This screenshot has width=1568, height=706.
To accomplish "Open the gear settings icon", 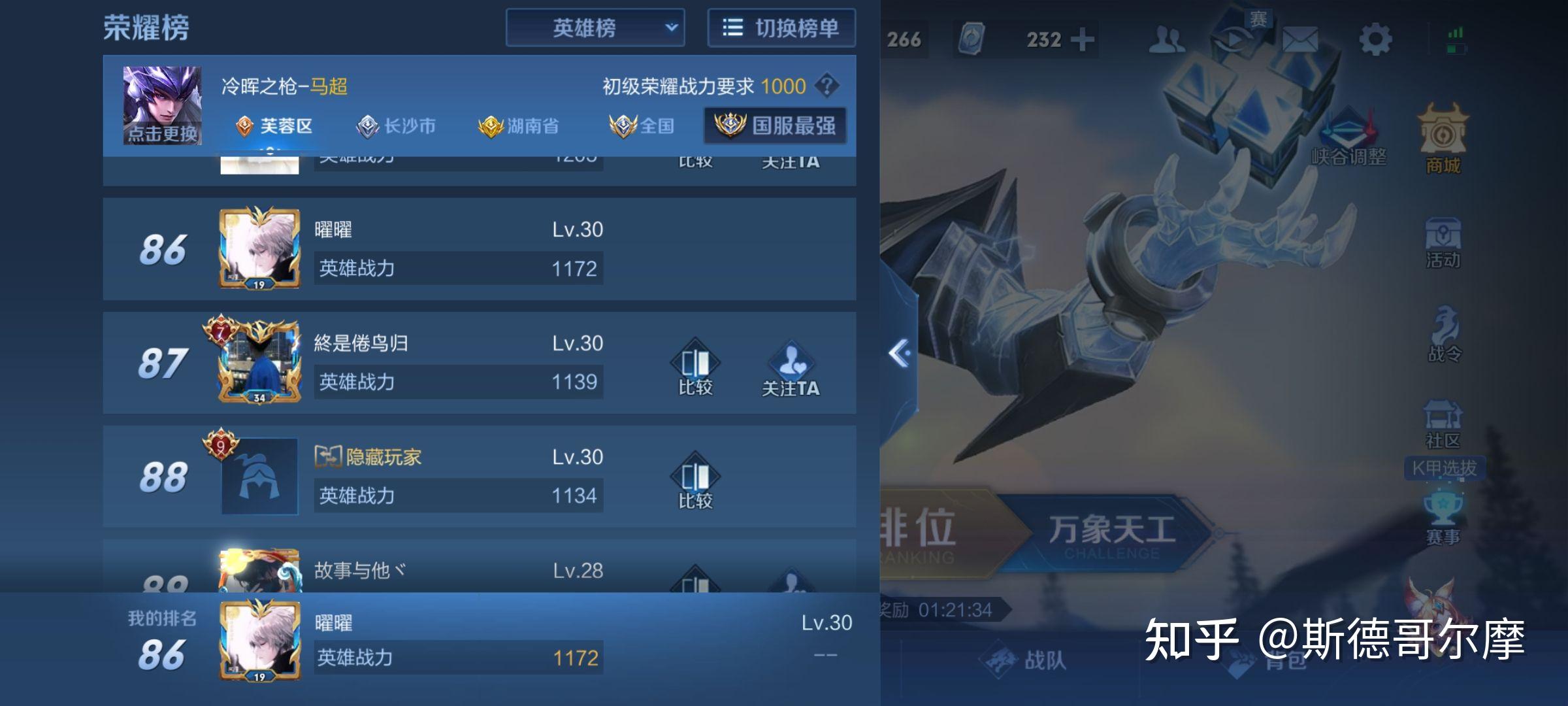I will point(1375,40).
